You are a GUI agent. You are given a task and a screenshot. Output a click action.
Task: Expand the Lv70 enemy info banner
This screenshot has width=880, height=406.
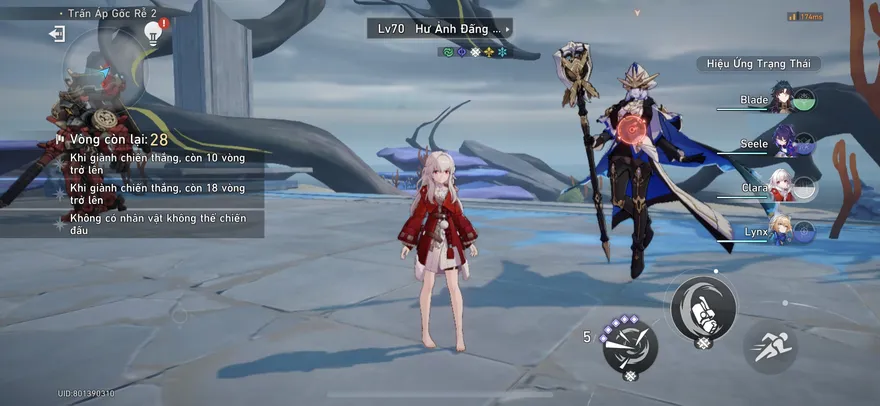pos(439,28)
